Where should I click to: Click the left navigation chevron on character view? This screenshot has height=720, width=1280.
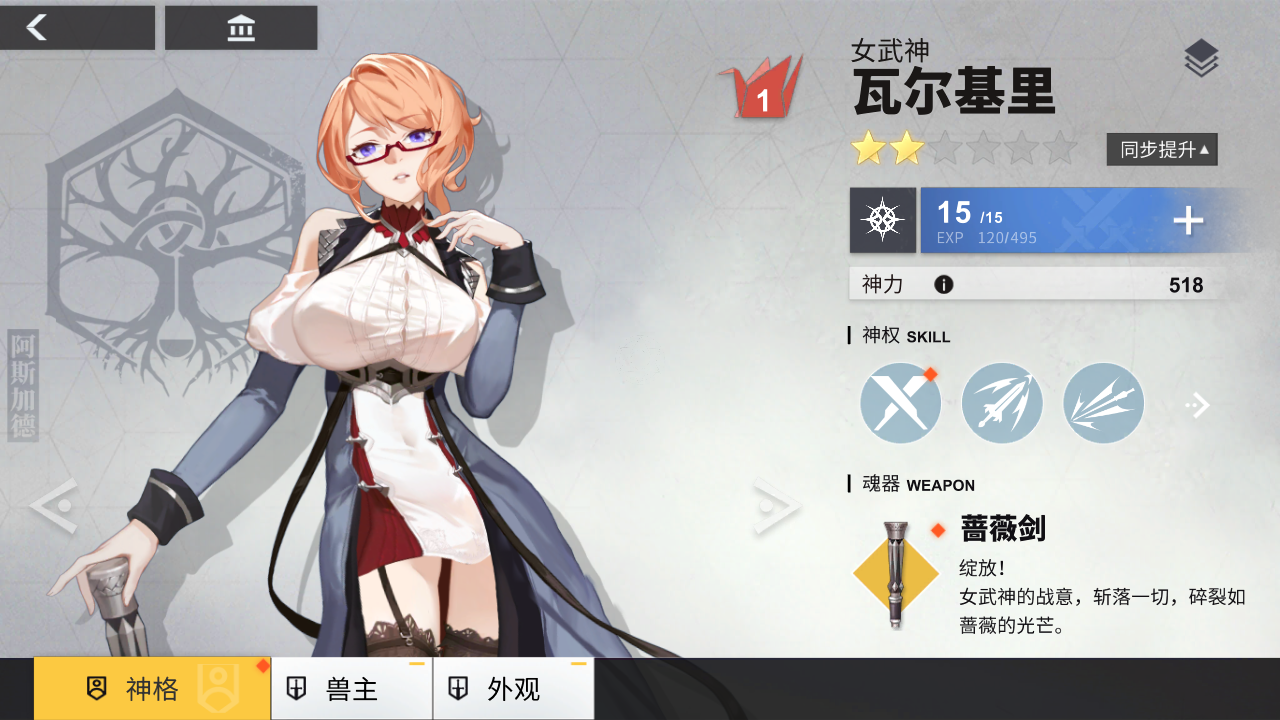[x=57, y=507]
